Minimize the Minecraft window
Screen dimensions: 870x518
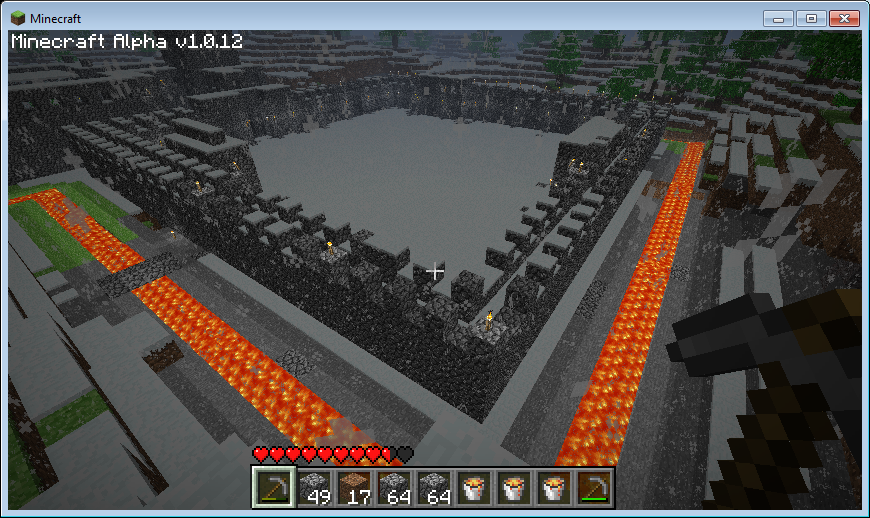pos(779,18)
